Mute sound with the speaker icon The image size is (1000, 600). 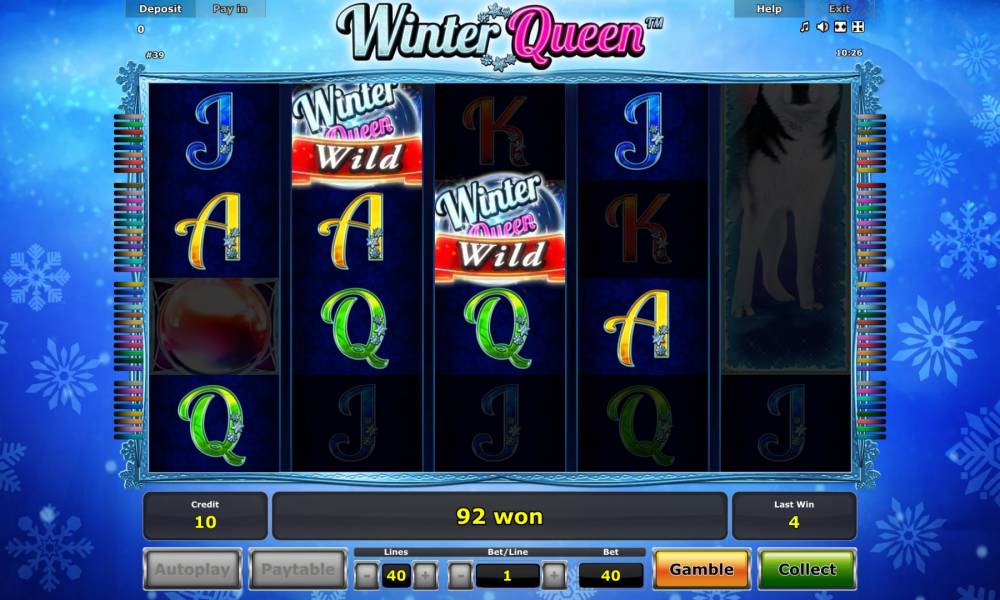[x=822, y=27]
